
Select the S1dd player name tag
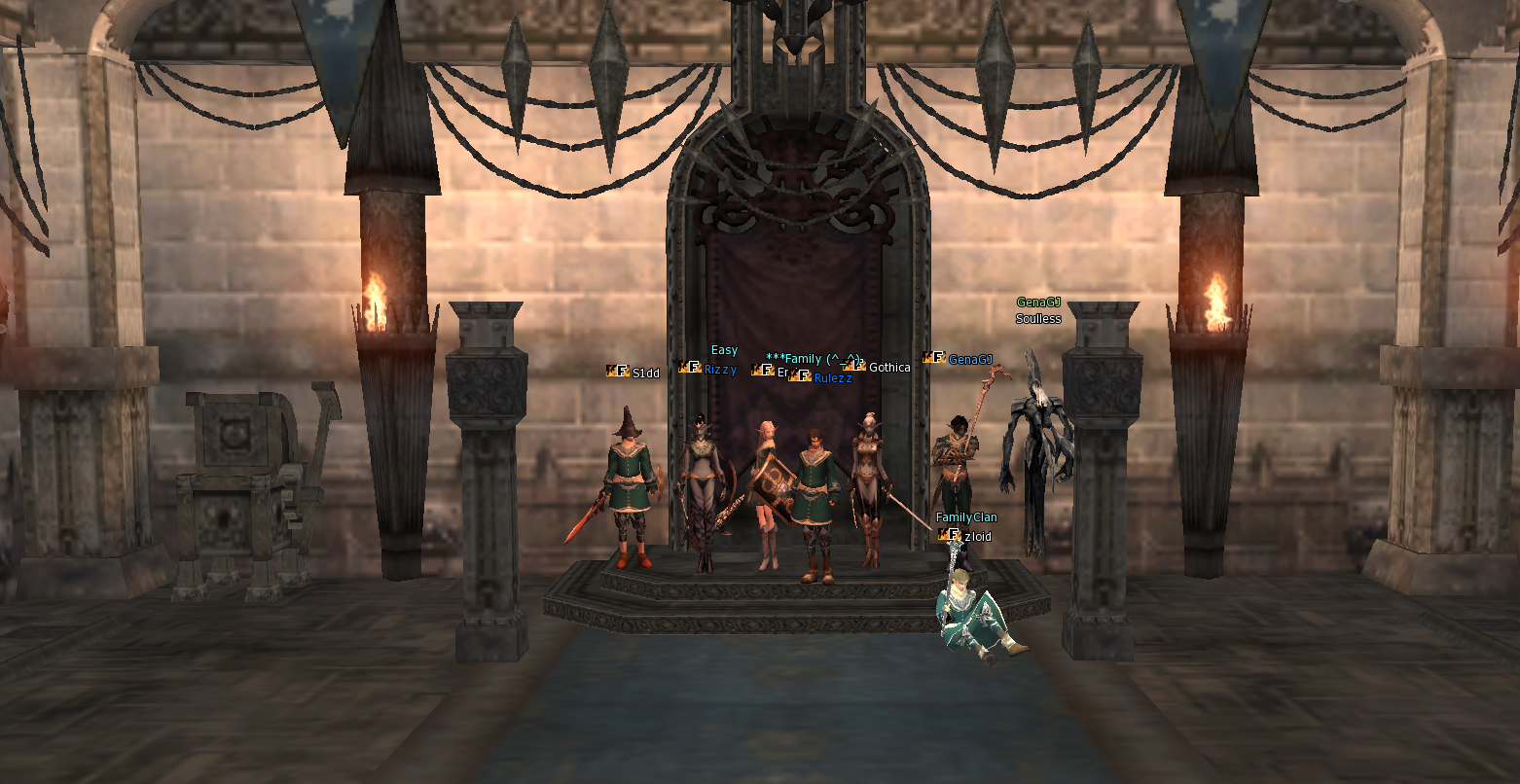pos(645,373)
